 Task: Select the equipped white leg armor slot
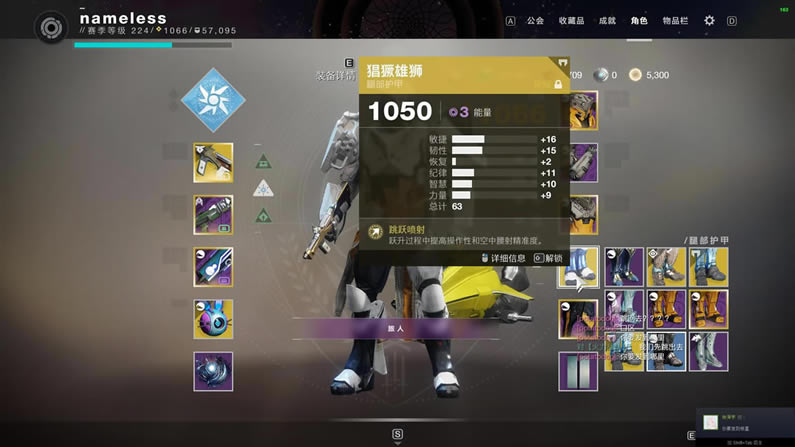point(579,267)
